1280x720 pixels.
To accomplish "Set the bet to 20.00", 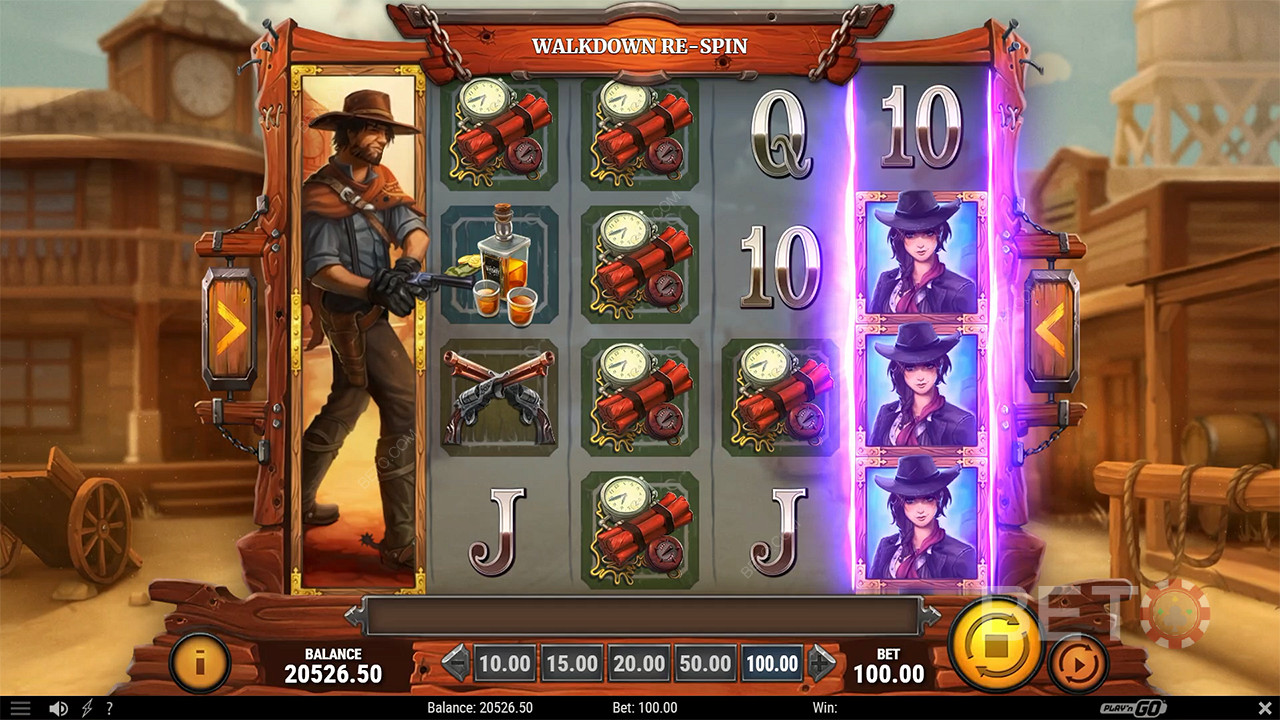I will [x=638, y=663].
